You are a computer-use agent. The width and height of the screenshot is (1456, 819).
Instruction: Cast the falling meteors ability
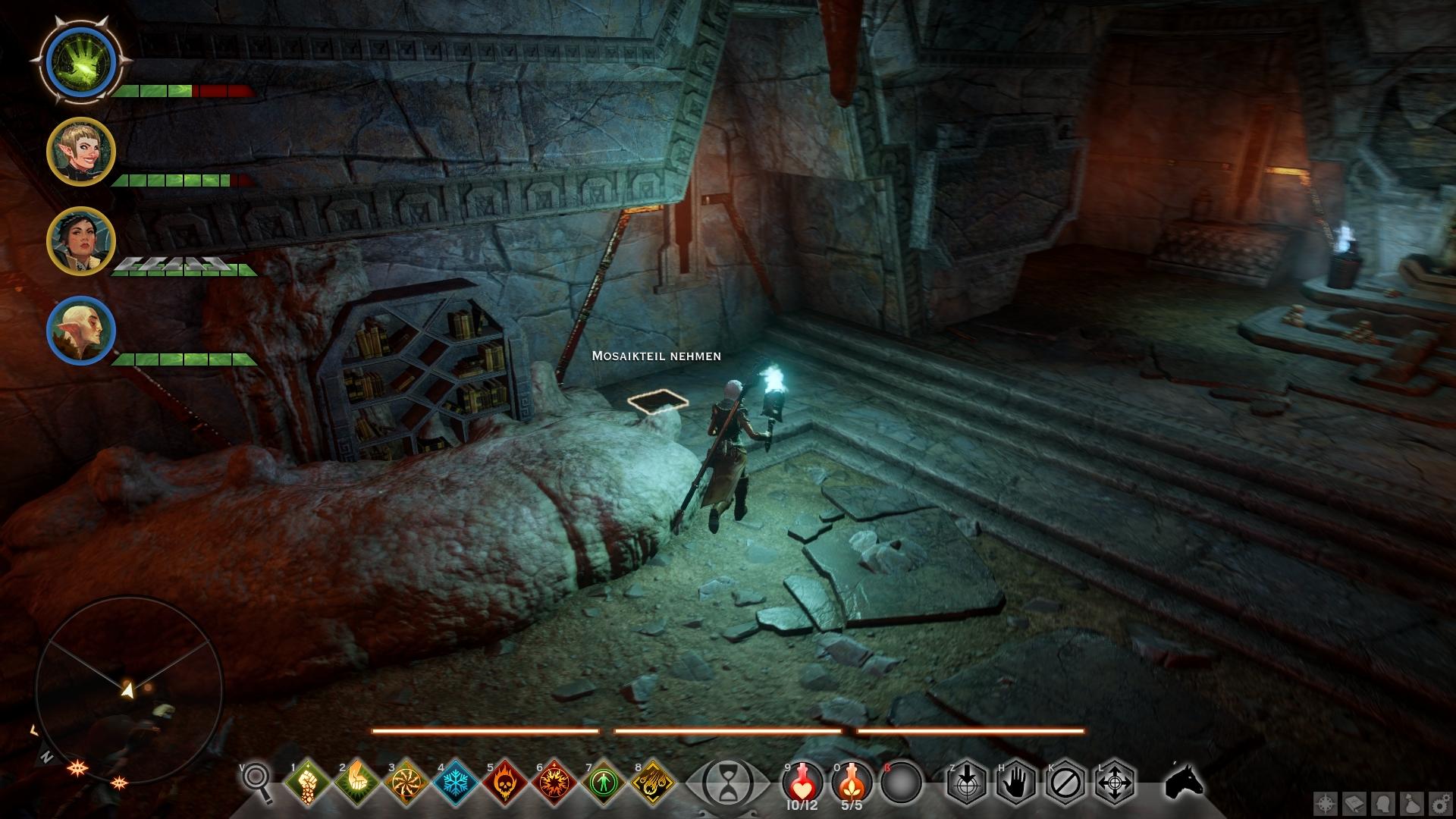[653, 782]
